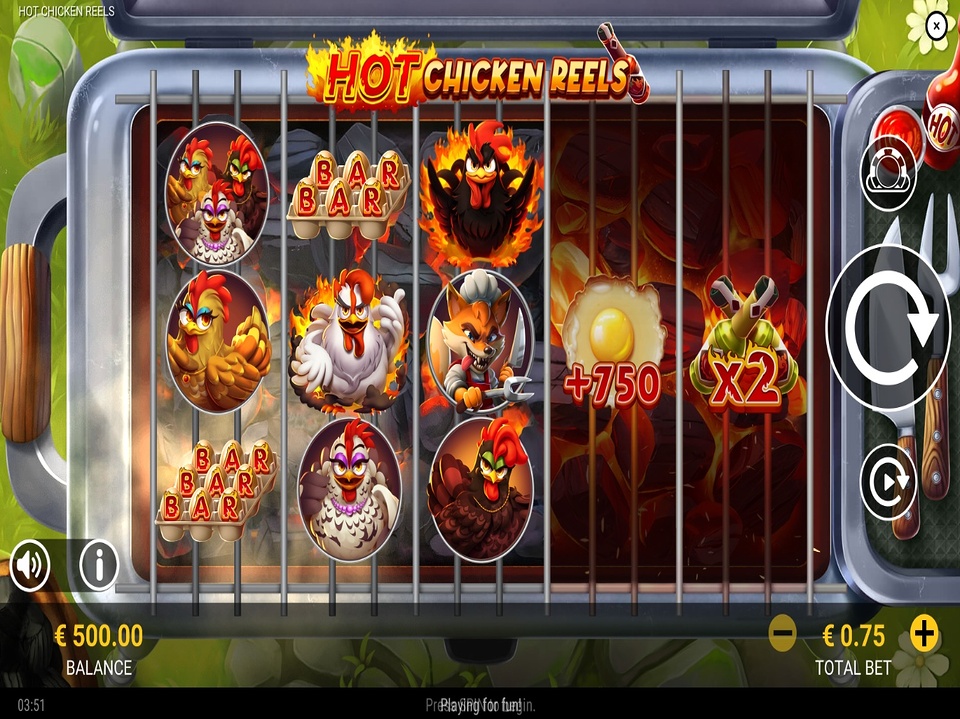960x719 pixels.
Task: Start autoplay with the small play-arrow button
Action: [x=888, y=483]
